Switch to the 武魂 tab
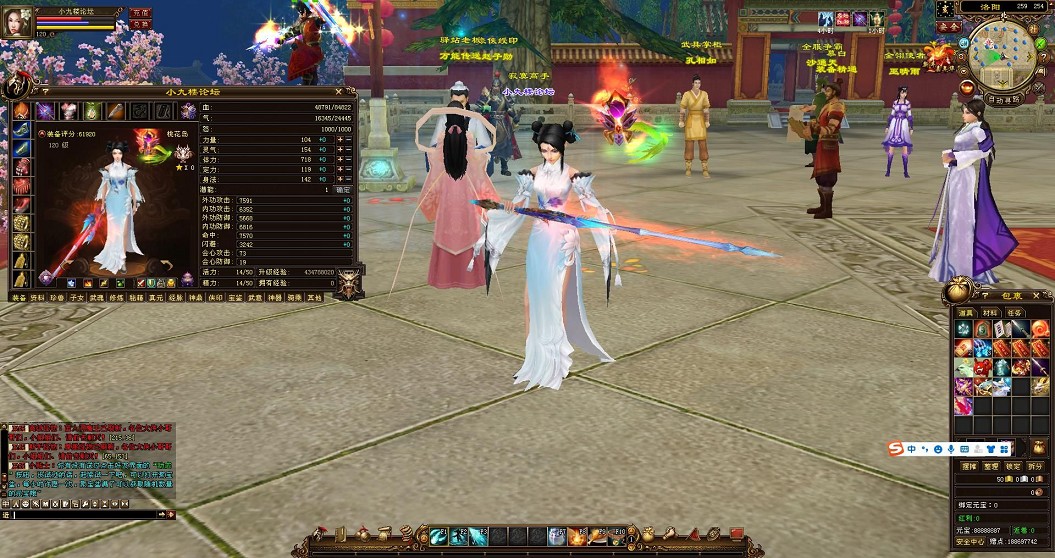This screenshot has height=558, width=1055. (96, 297)
